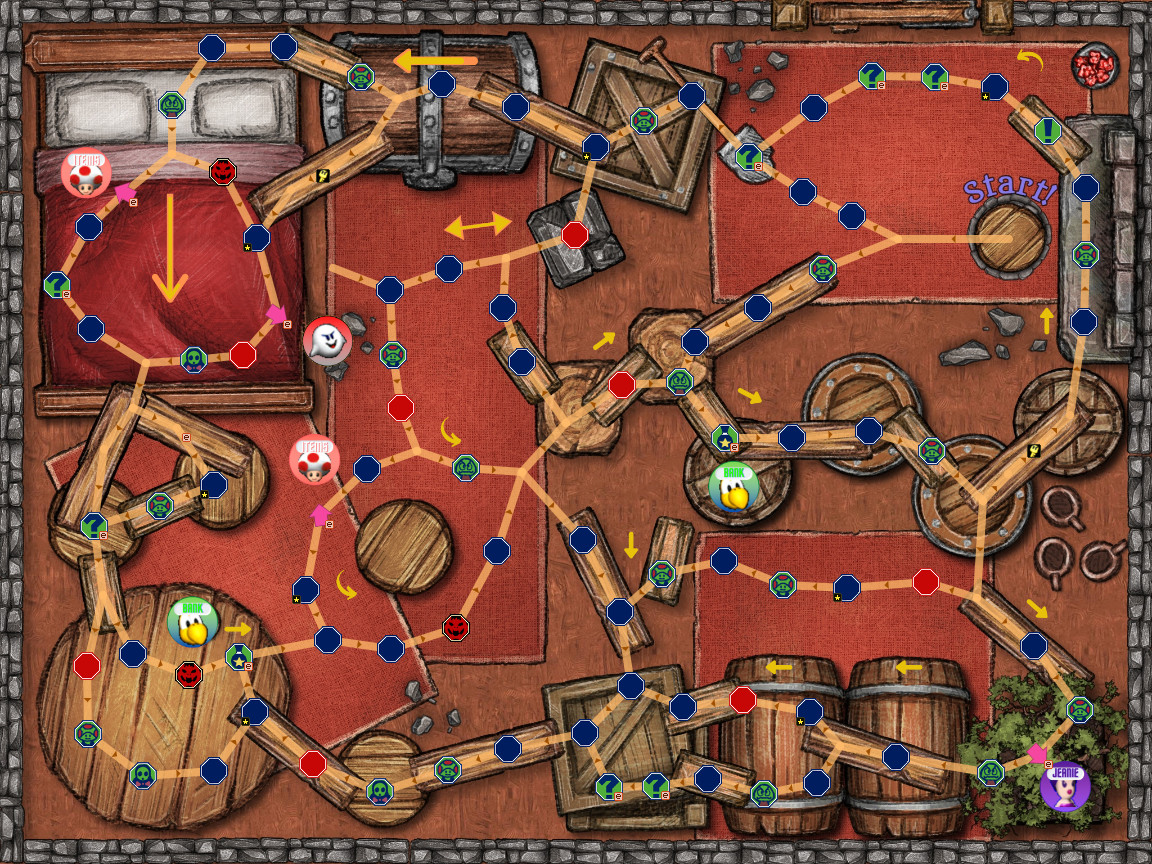Select the green exclamation mark space
The width and height of the screenshot is (1152, 864).
click(1047, 129)
